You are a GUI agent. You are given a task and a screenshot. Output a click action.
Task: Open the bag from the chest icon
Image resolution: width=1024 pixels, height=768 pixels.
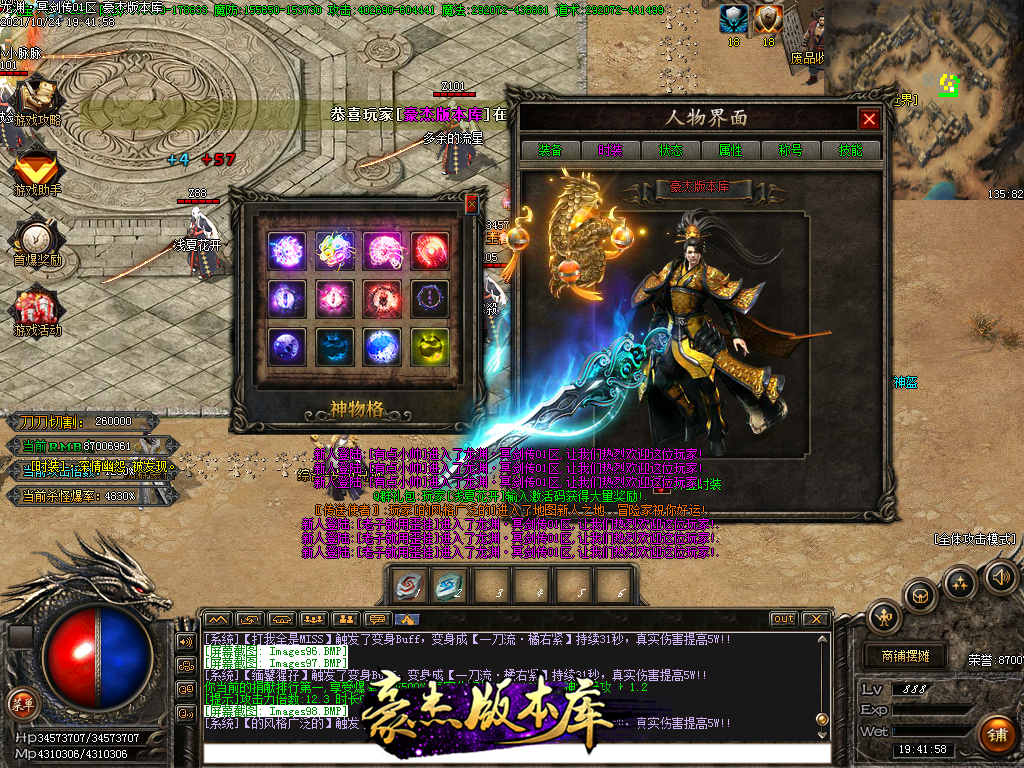click(x=921, y=596)
